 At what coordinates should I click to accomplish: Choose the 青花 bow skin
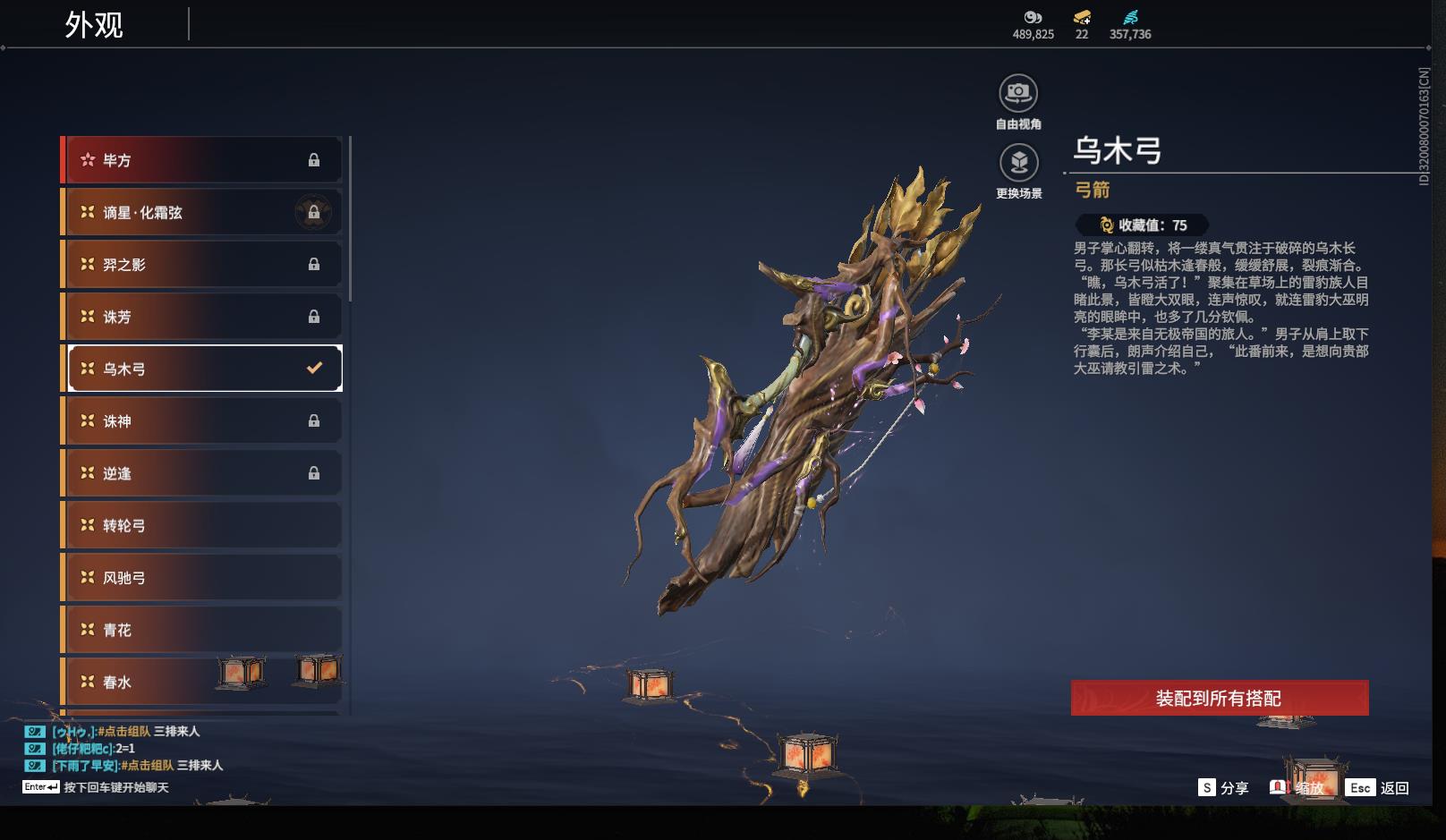coord(202,630)
